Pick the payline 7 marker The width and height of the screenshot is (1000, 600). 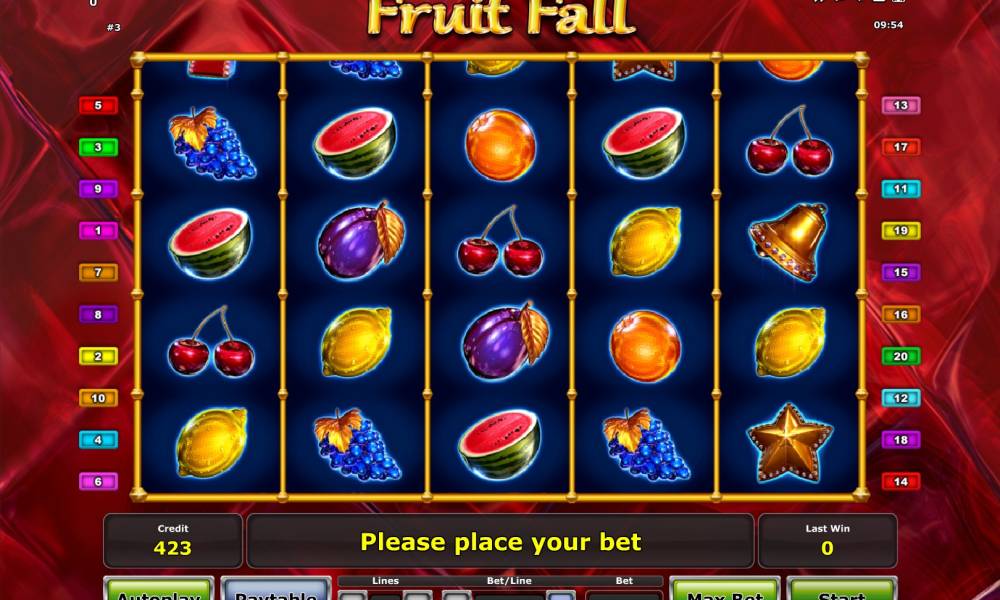pyautogui.click(x=98, y=272)
